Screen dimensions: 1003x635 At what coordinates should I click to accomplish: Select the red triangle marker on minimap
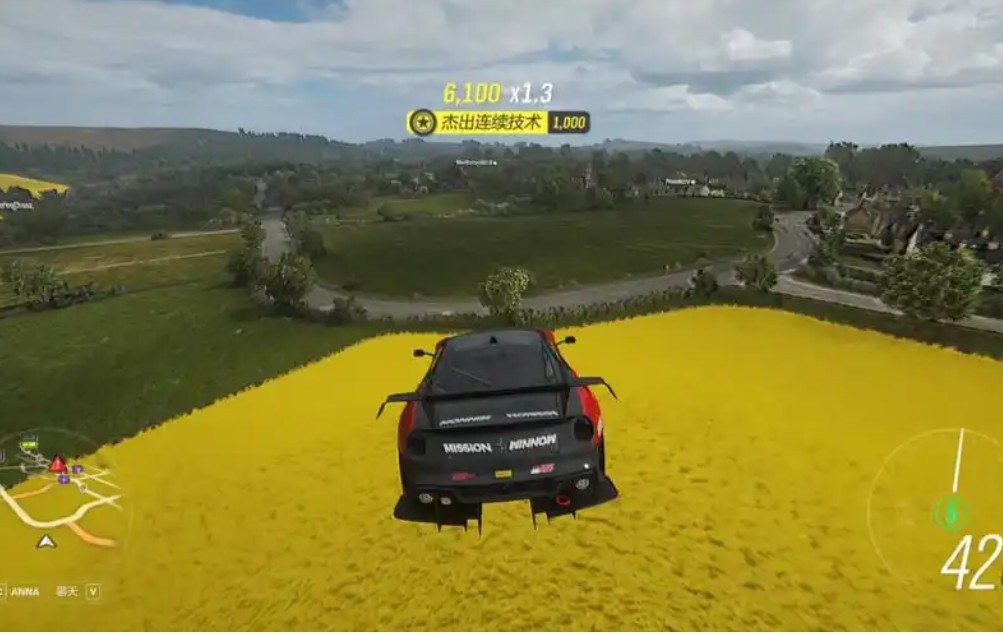[x=58, y=464]
